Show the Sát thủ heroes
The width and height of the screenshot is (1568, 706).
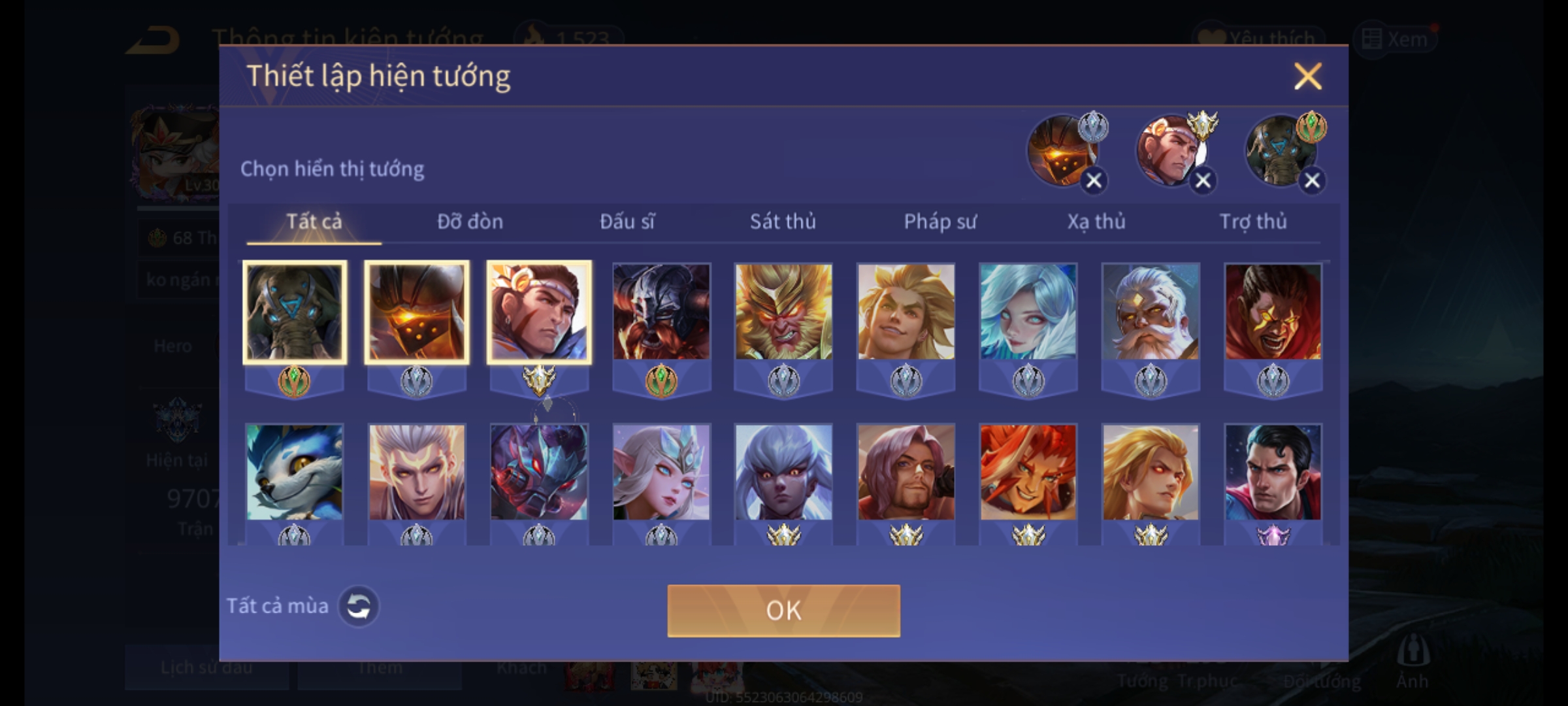783,222
